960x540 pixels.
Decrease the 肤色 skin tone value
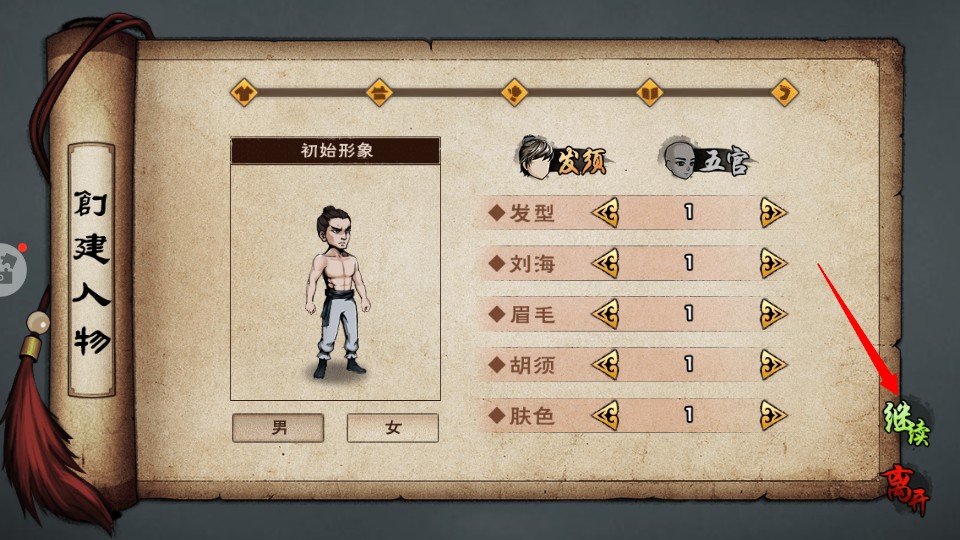[604, 415]
